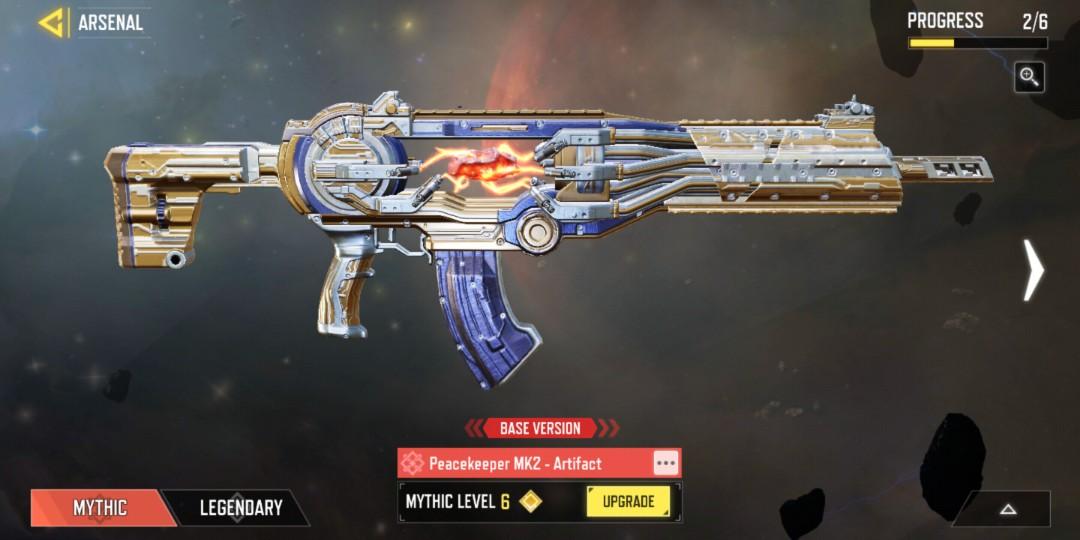Expand the bottom-right up-arrow panel

[1007, 509]
